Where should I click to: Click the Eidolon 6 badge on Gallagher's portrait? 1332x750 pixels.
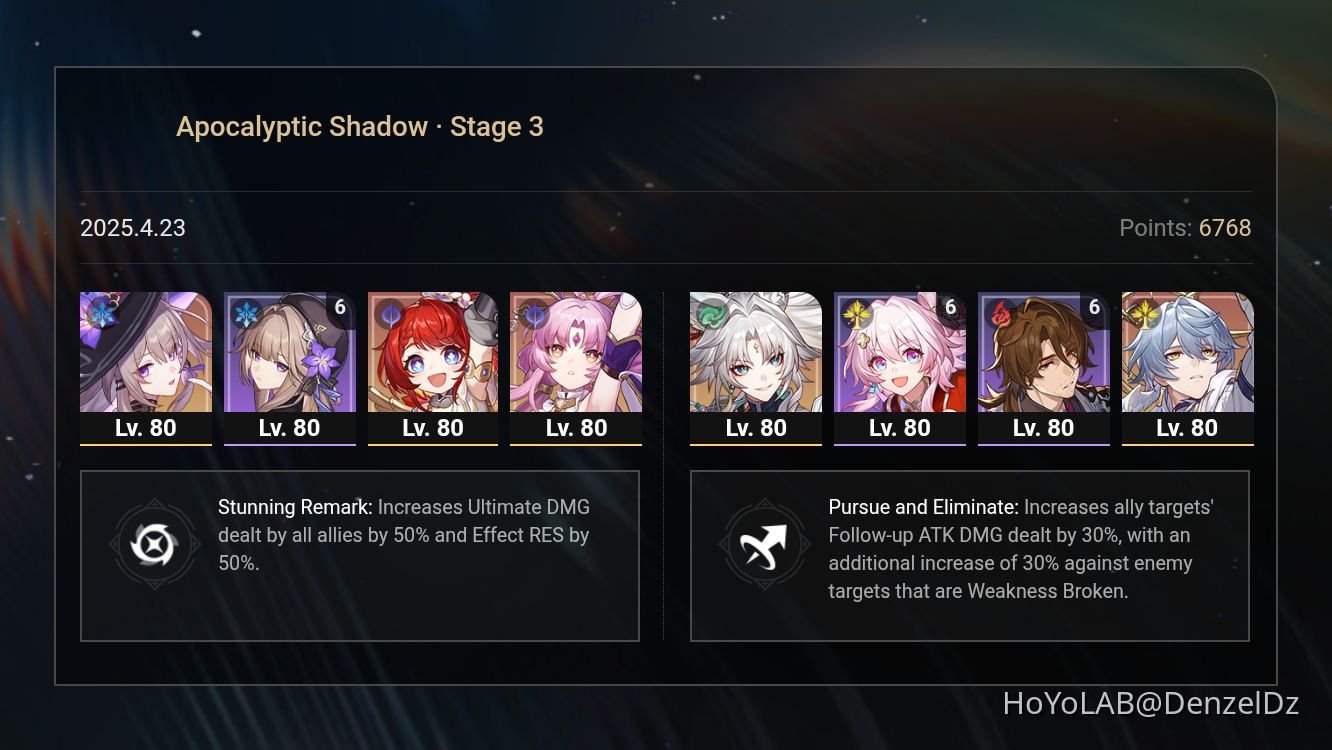coord(1095,308)
